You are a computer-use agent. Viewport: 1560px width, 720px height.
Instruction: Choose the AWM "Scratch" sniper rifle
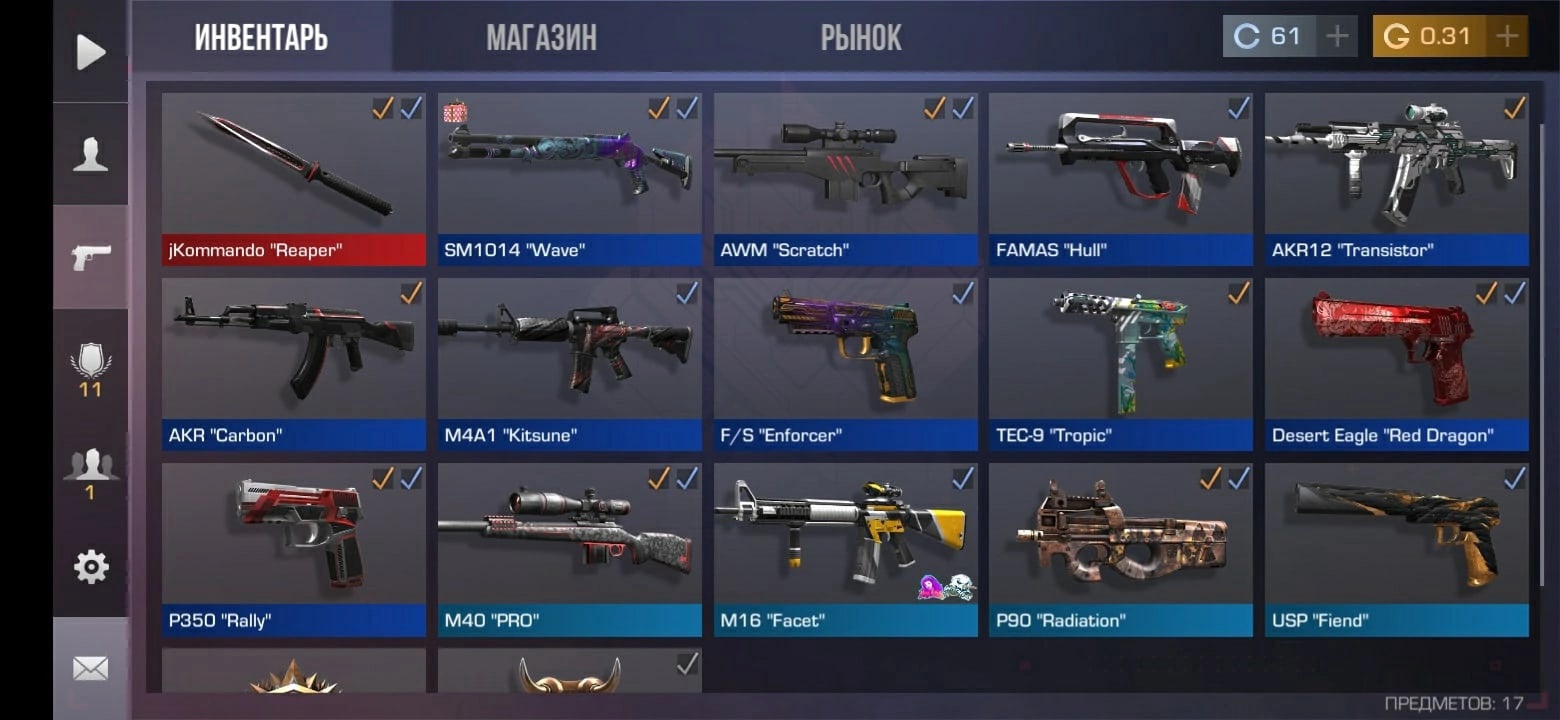[845, 178]
